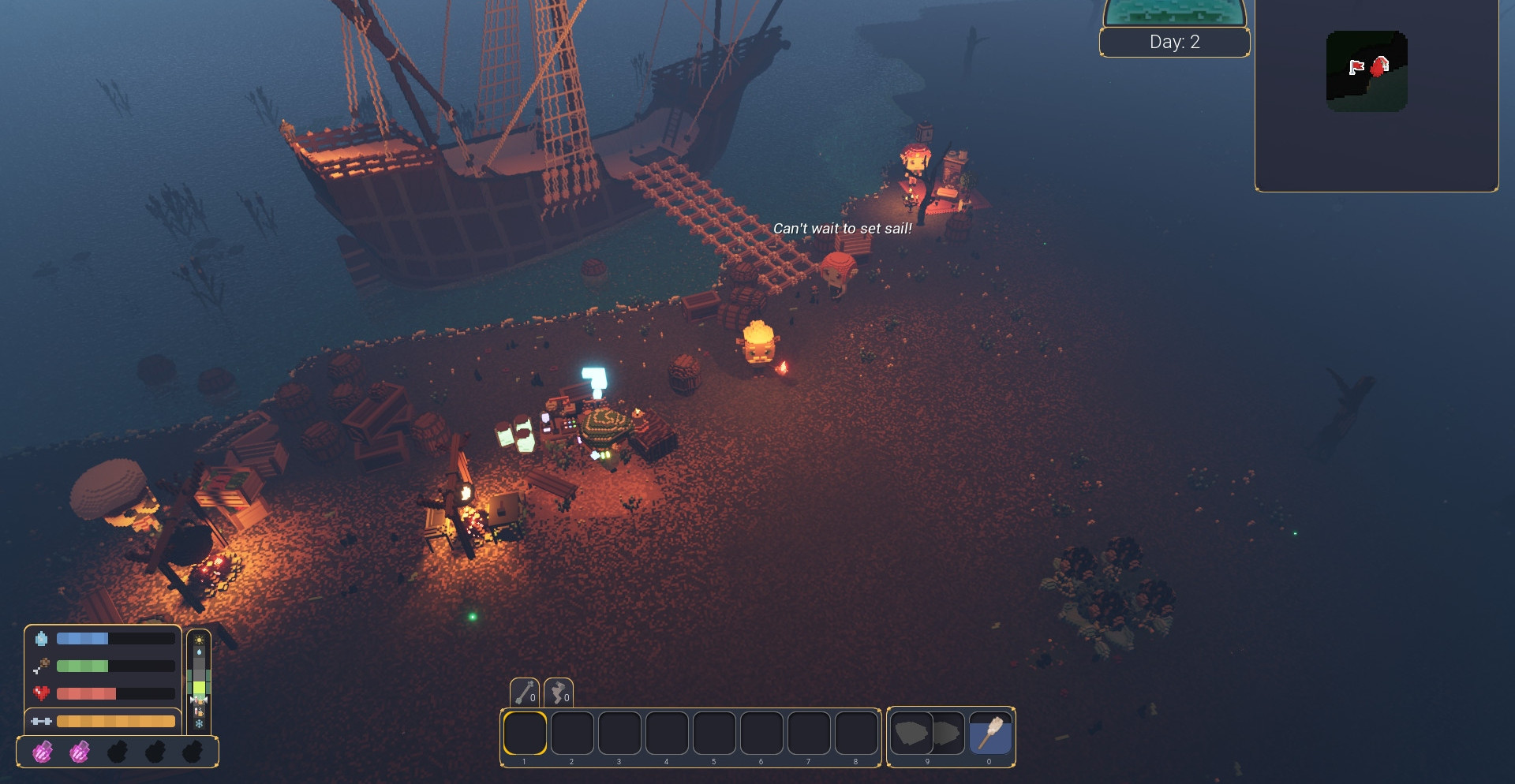Screen dimensions: 1515x784
Task: Click the boot counter tab above hotbar
Action: click(x=559, y=693)
